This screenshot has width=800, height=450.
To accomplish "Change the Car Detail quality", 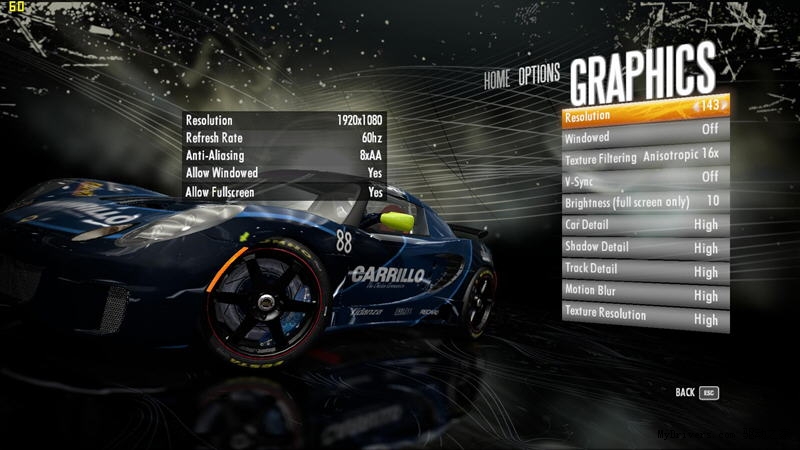I will (645, 225).
